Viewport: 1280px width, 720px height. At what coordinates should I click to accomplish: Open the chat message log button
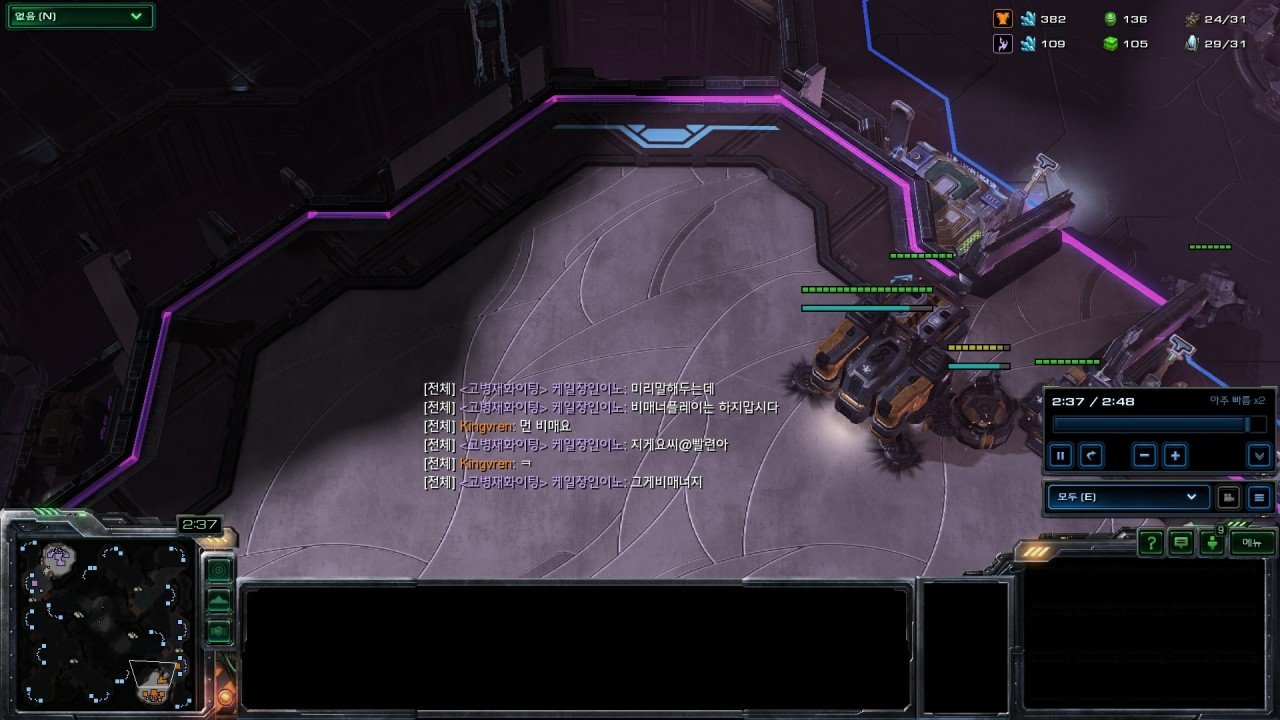point(1181,543)
